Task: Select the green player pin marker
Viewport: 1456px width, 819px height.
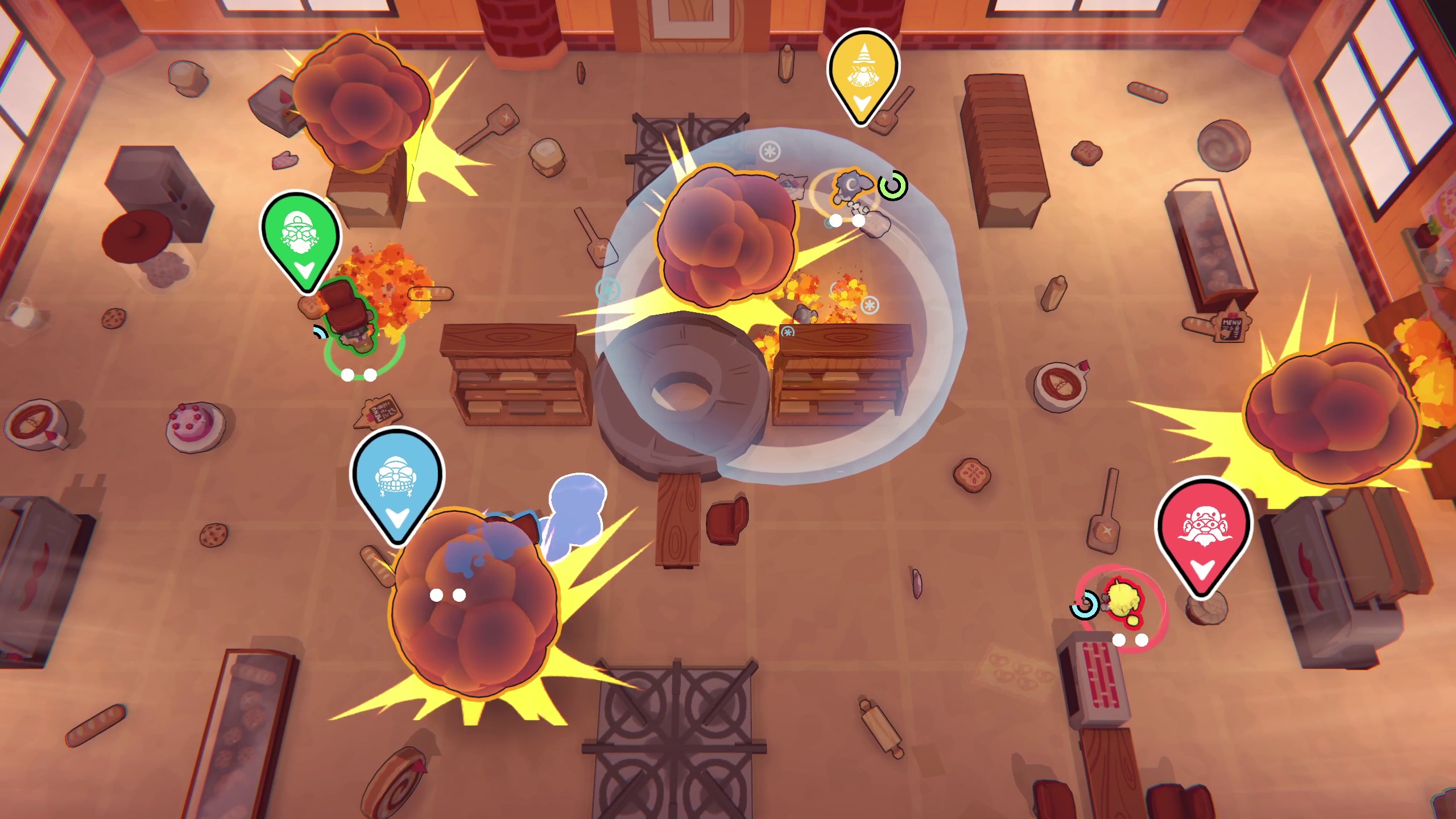Action: [x=300, y=239]
